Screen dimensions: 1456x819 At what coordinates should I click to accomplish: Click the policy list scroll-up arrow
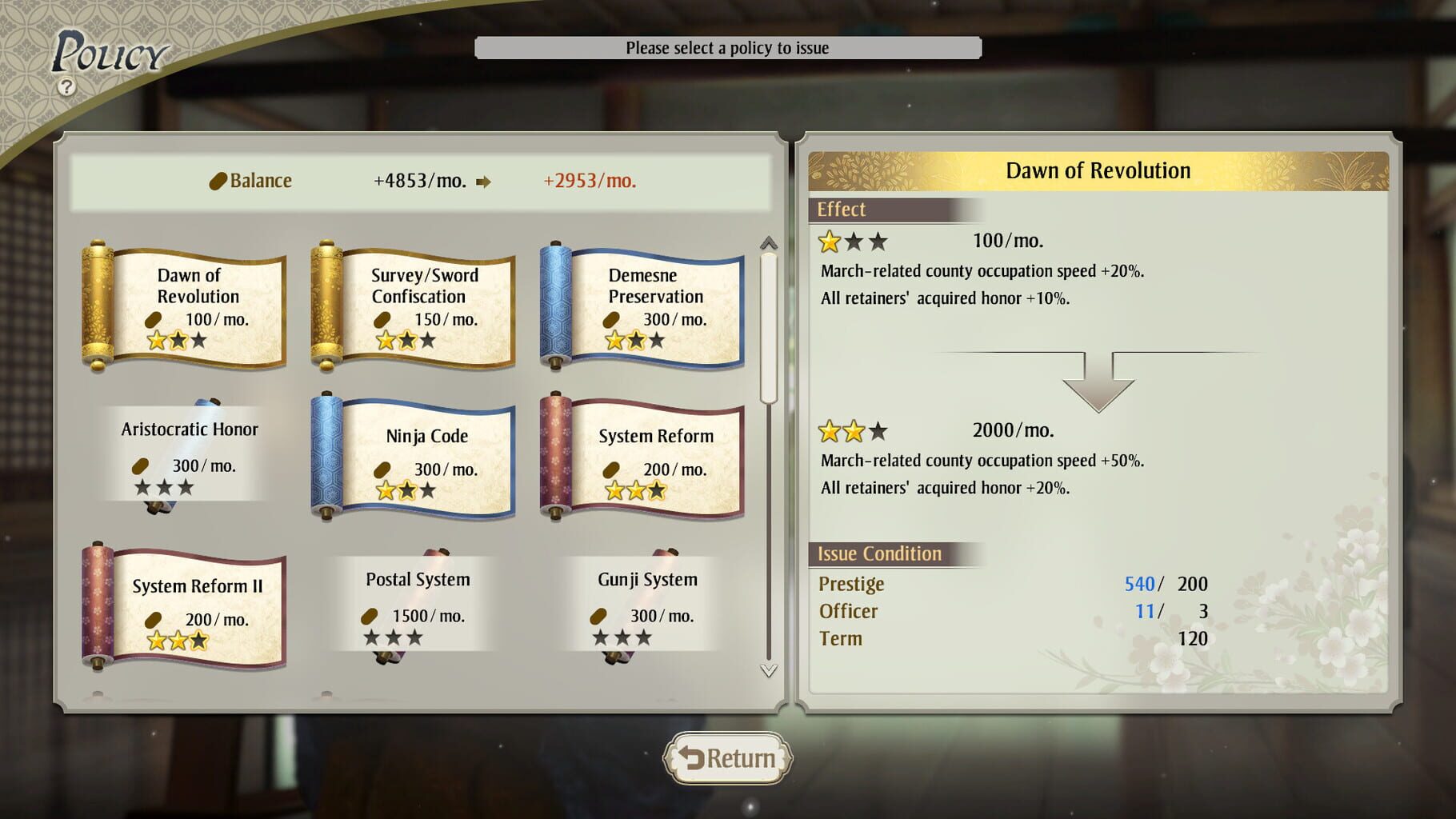[x=769, y=242]
